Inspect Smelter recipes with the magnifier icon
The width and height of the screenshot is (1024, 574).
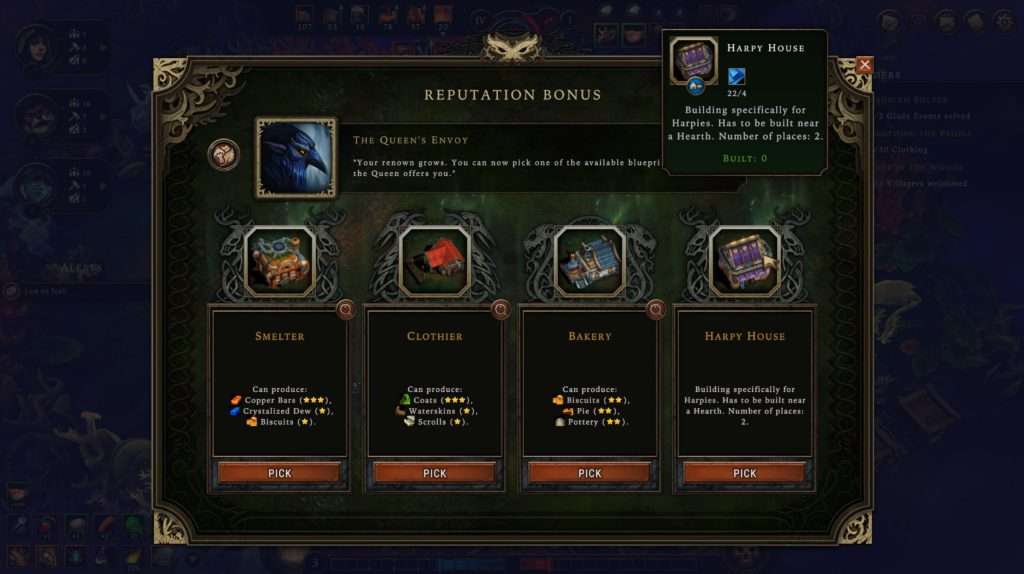click(346, 310)
